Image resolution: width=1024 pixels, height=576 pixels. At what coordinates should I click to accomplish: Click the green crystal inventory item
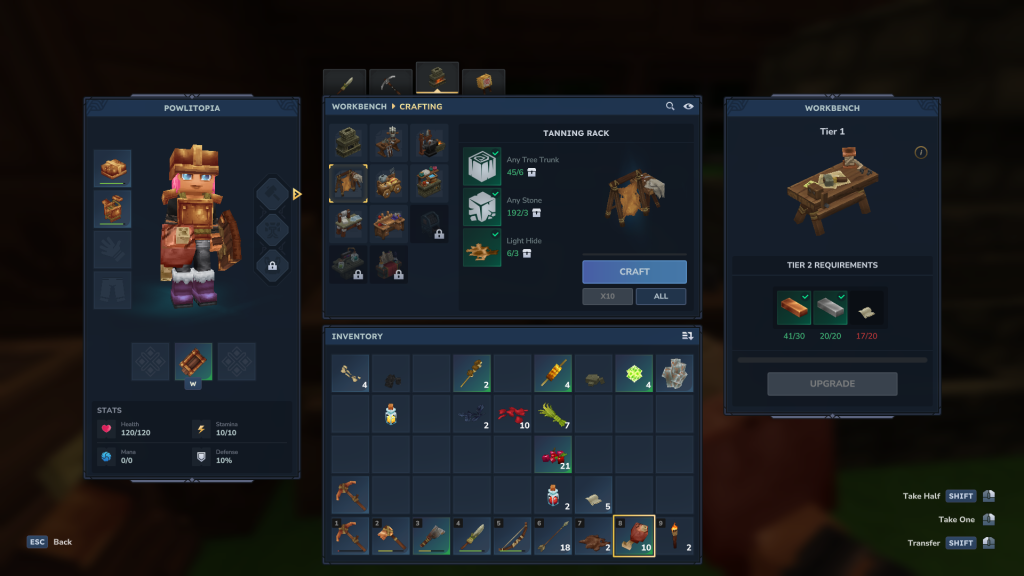633,373
